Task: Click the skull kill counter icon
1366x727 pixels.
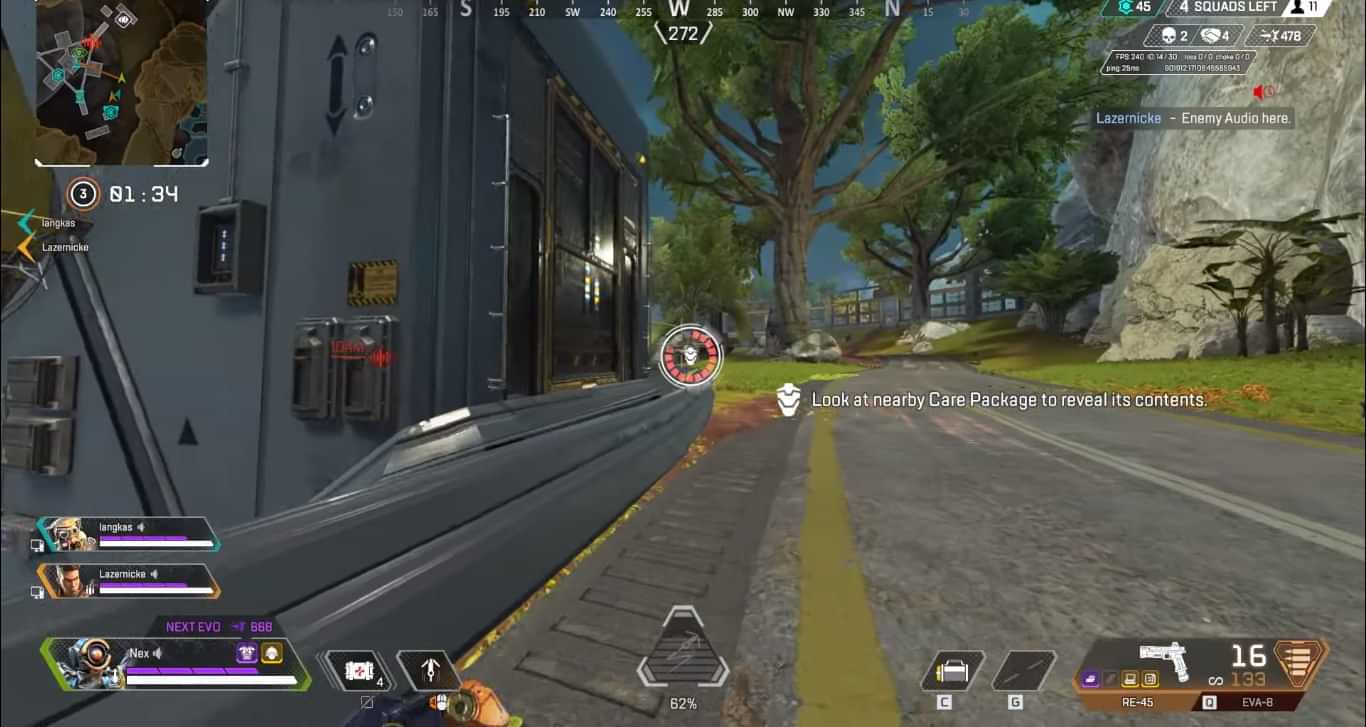Action: pyautogui.click(x=1169, y=35)
